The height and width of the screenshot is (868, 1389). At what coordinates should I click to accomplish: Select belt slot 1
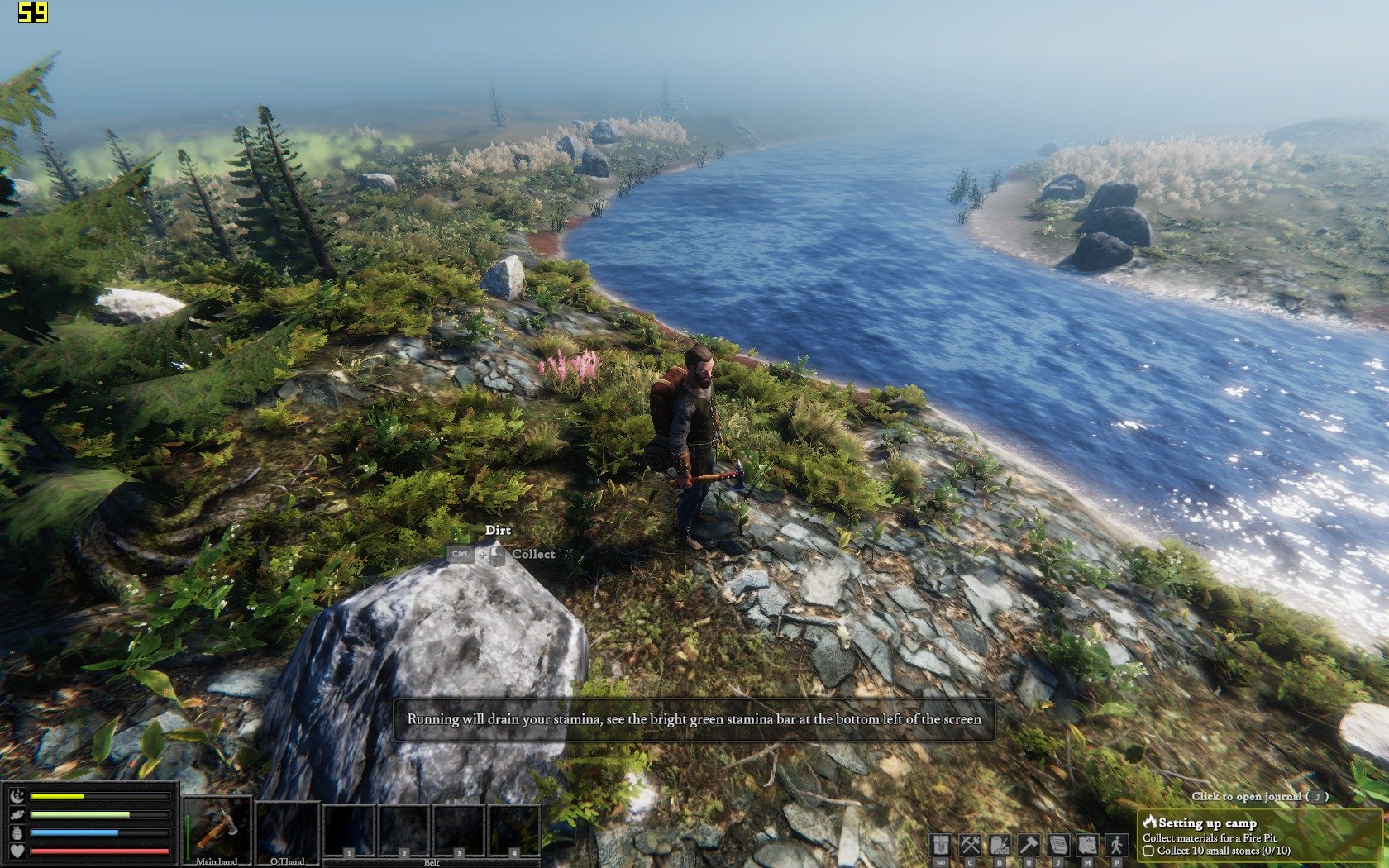(350, 831)
